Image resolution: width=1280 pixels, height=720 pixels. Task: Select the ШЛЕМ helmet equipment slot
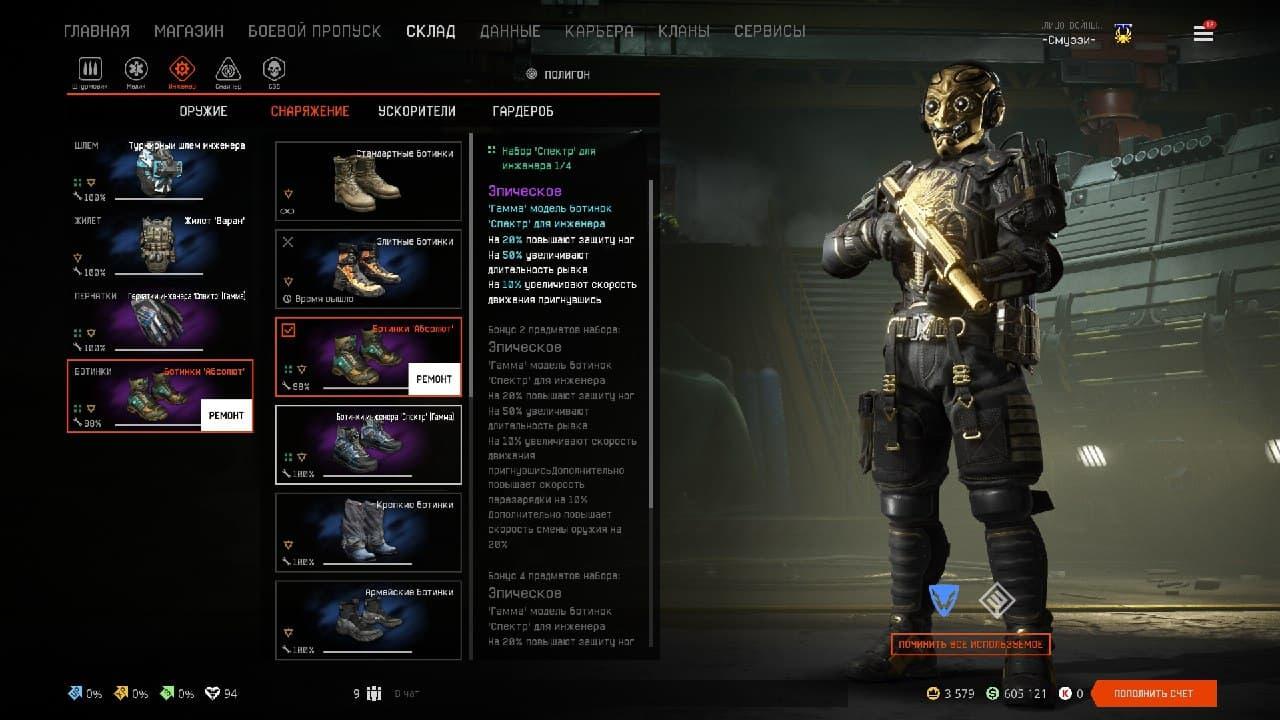click(x=160, y=171)
